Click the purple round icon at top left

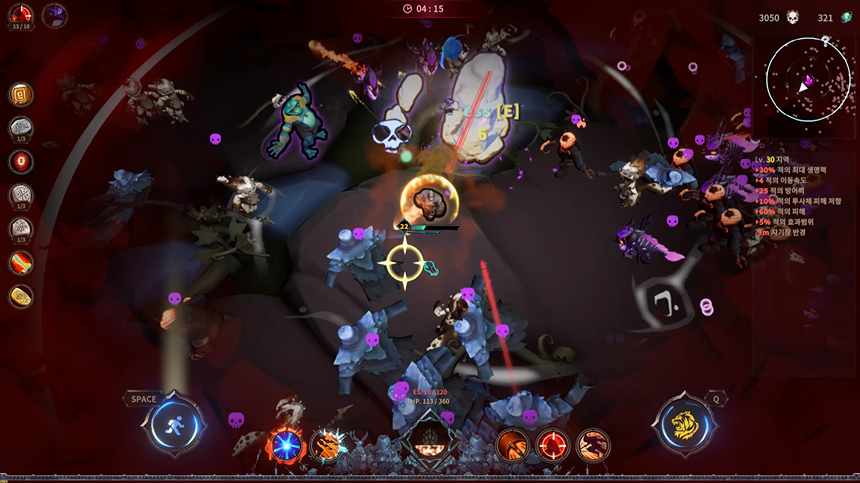coord(54,15)
